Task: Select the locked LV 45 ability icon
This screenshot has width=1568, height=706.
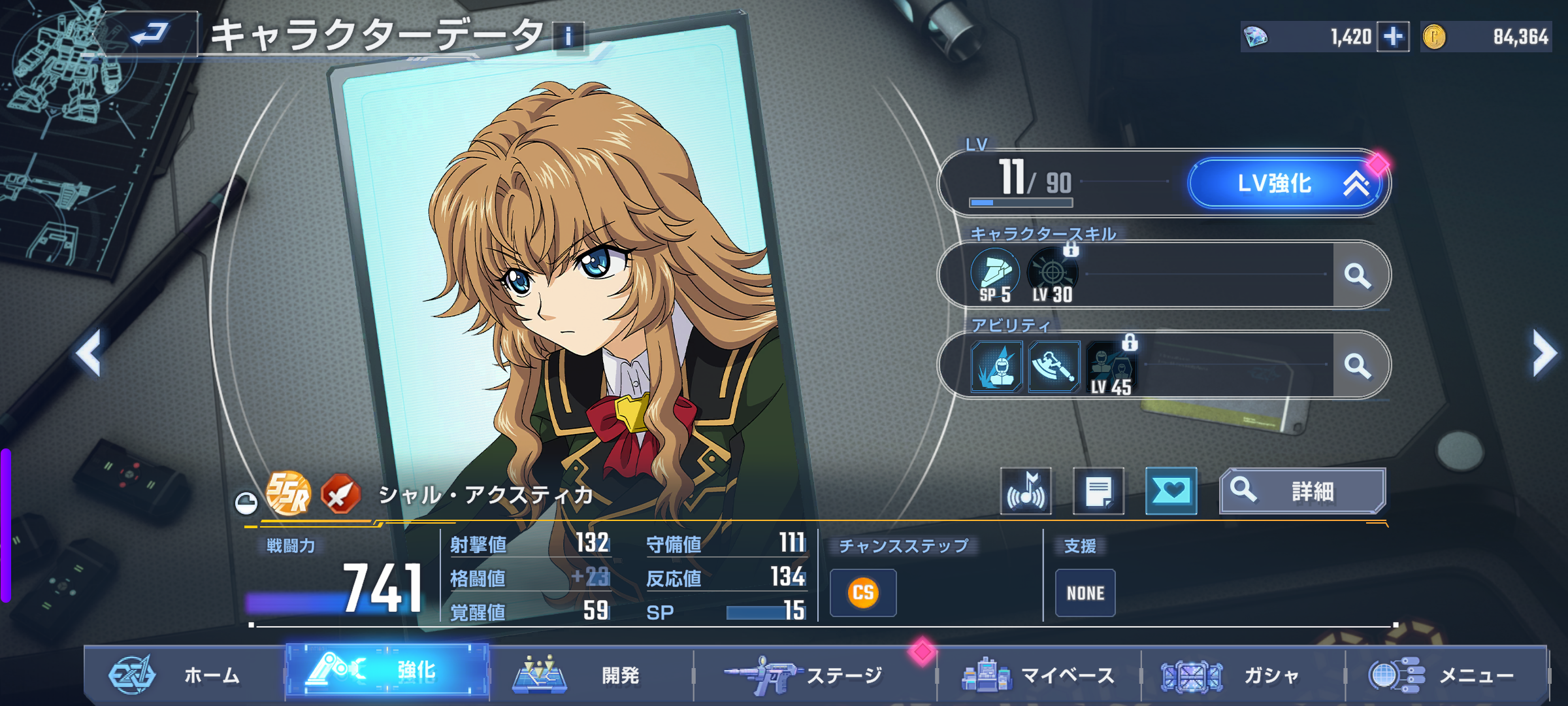Action: (1111, 369)
